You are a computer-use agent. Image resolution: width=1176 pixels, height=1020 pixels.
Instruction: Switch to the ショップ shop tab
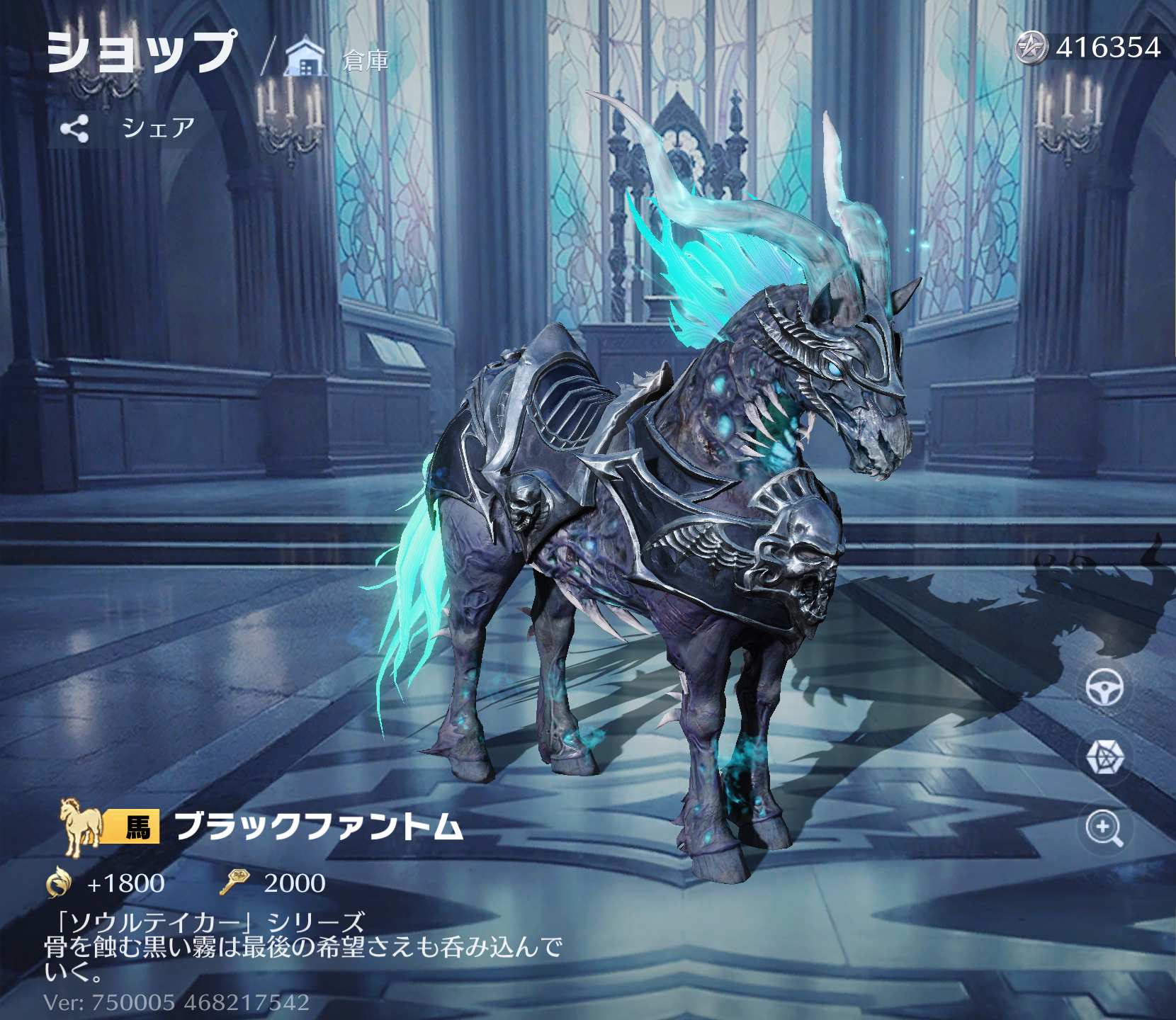tap(141, 52)
